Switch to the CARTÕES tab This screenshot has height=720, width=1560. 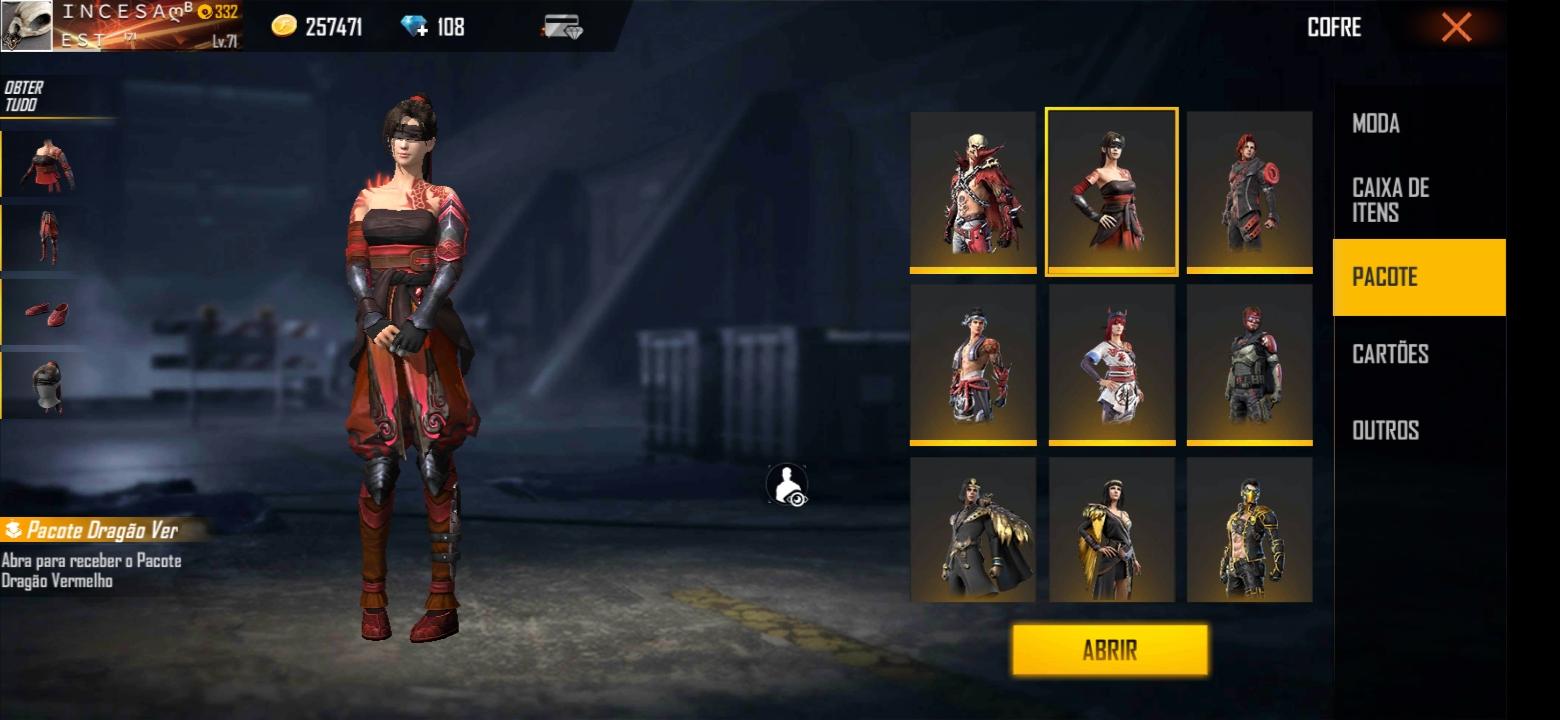point(1390,354)
